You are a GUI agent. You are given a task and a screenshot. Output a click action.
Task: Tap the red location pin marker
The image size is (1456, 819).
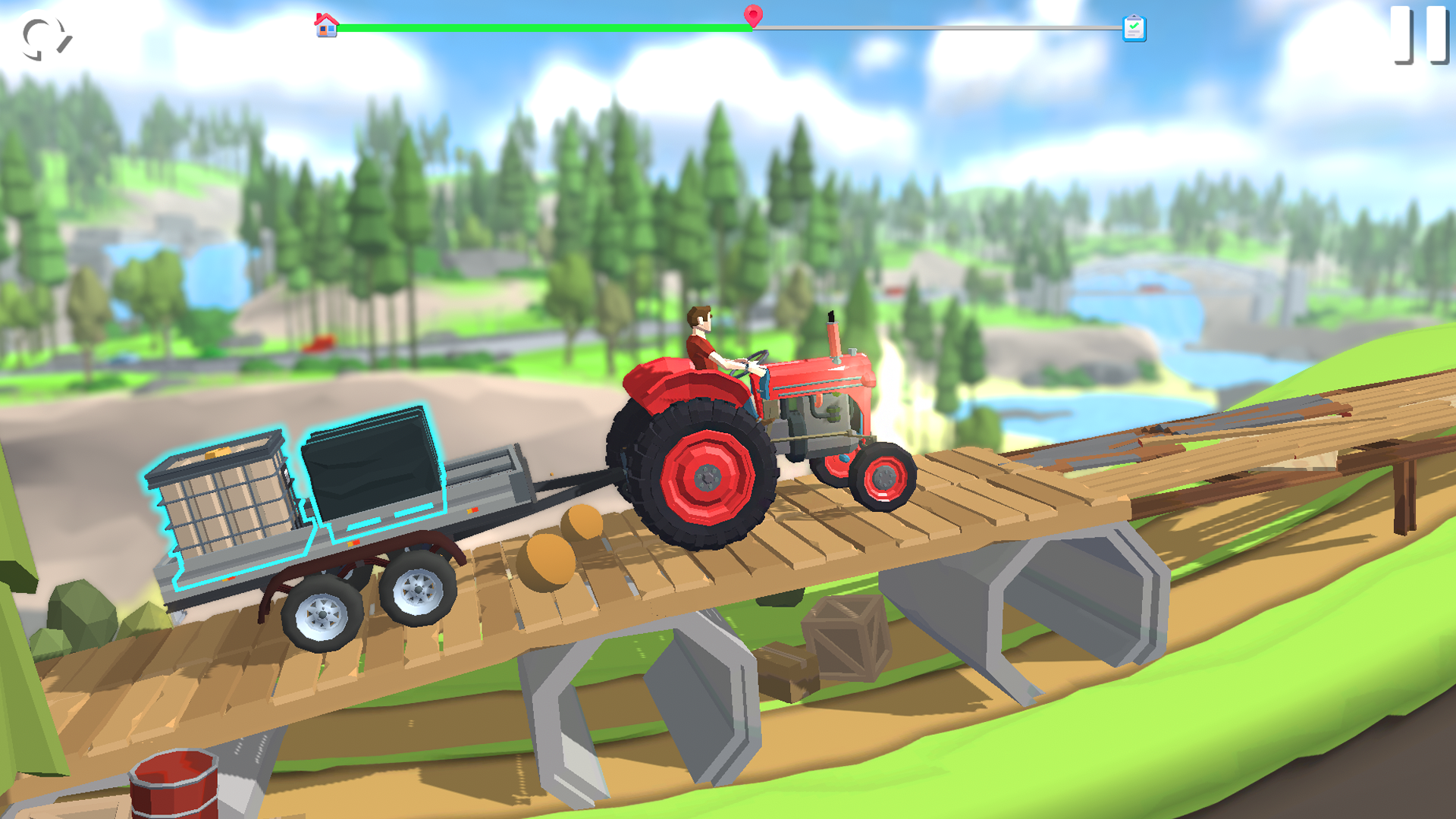point(753,17)
